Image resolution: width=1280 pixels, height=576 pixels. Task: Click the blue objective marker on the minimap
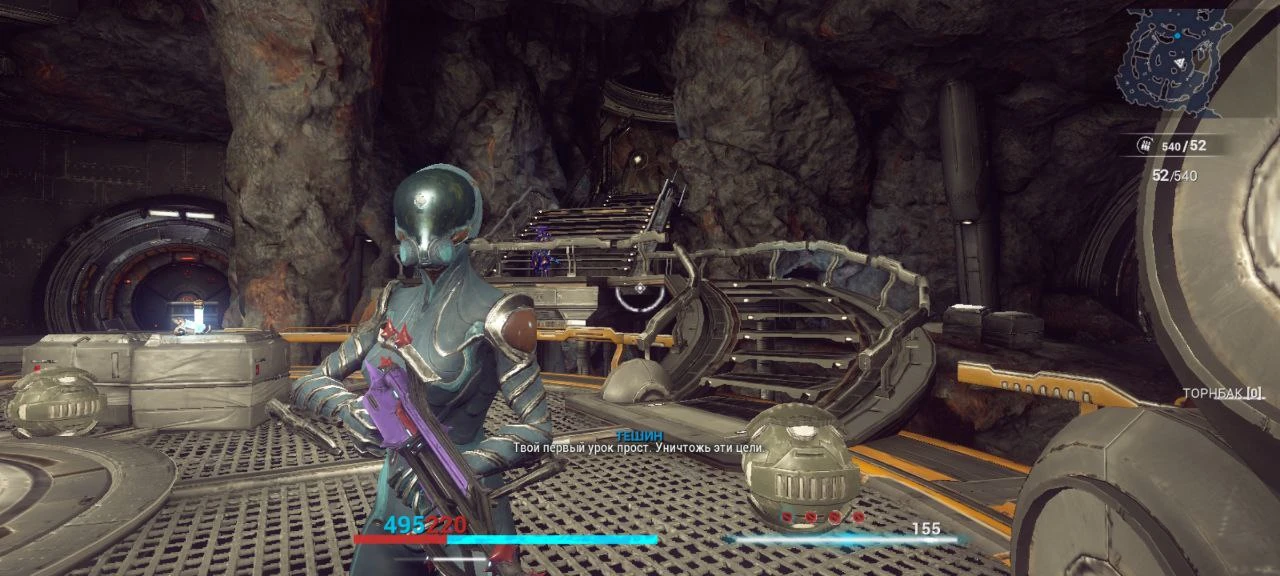1177,34
